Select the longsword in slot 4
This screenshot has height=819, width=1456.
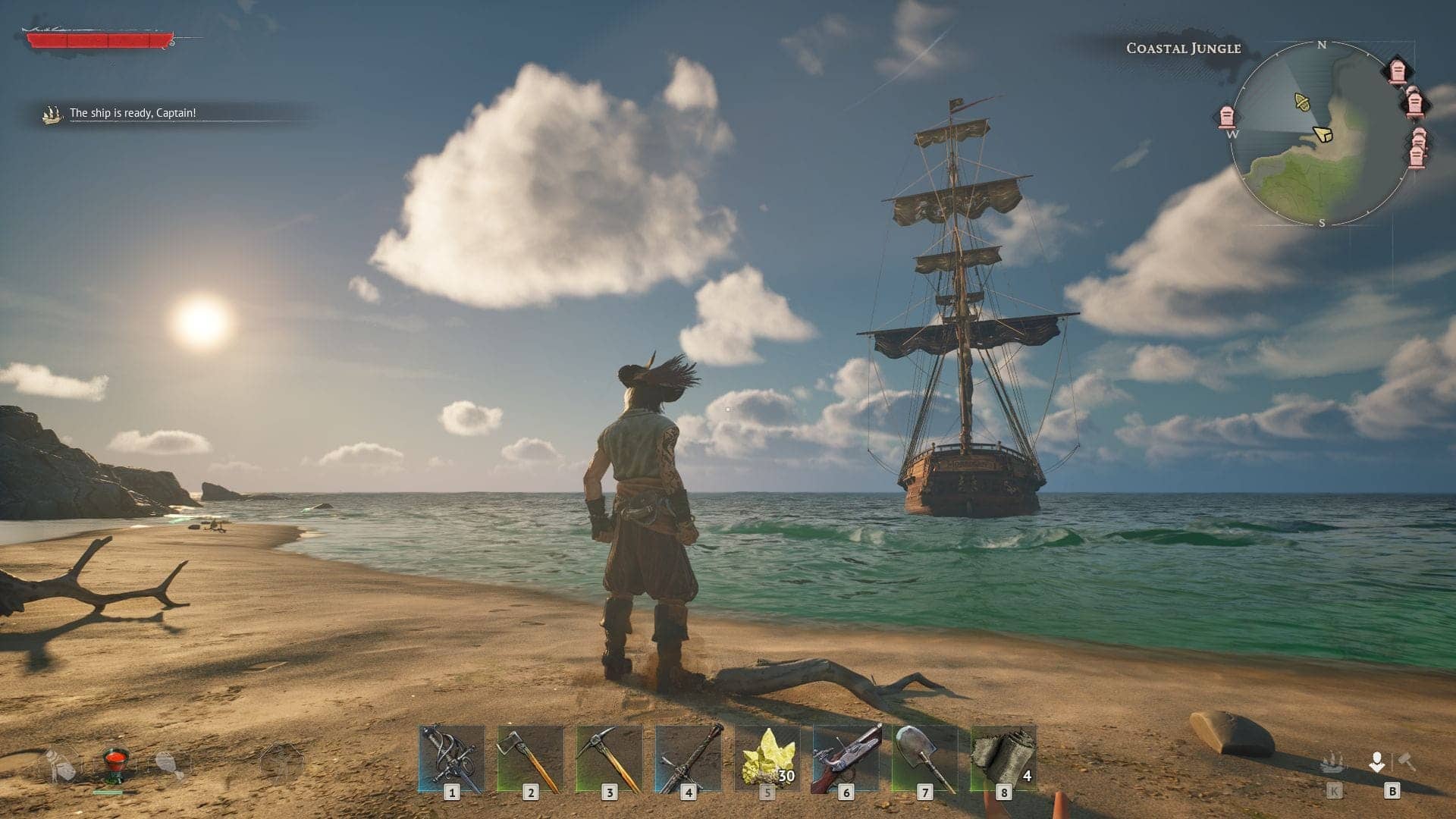(x=688, y=758)
